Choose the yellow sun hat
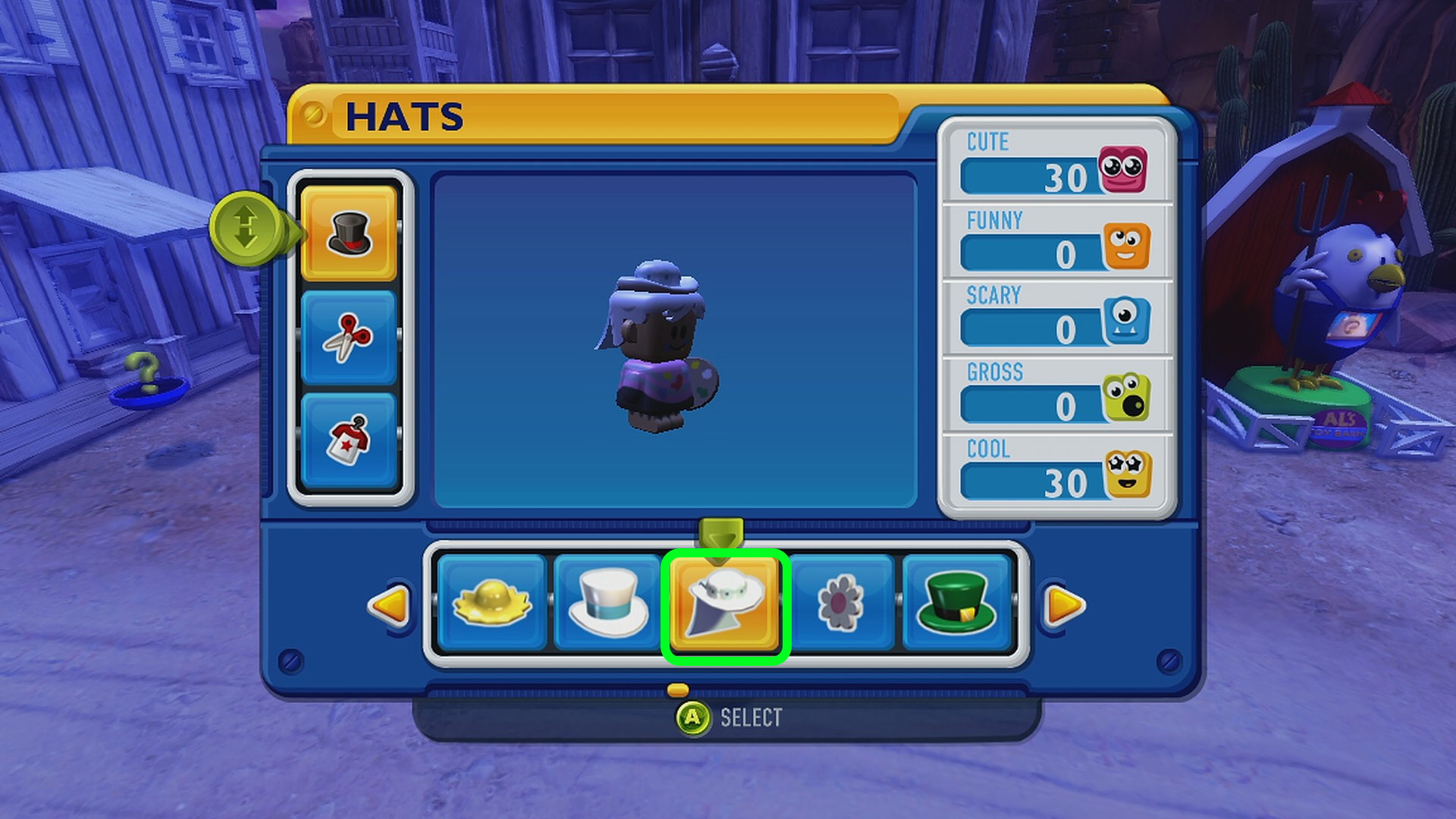The height and width of the screenshot is (819, 1456). pos(491,604)
